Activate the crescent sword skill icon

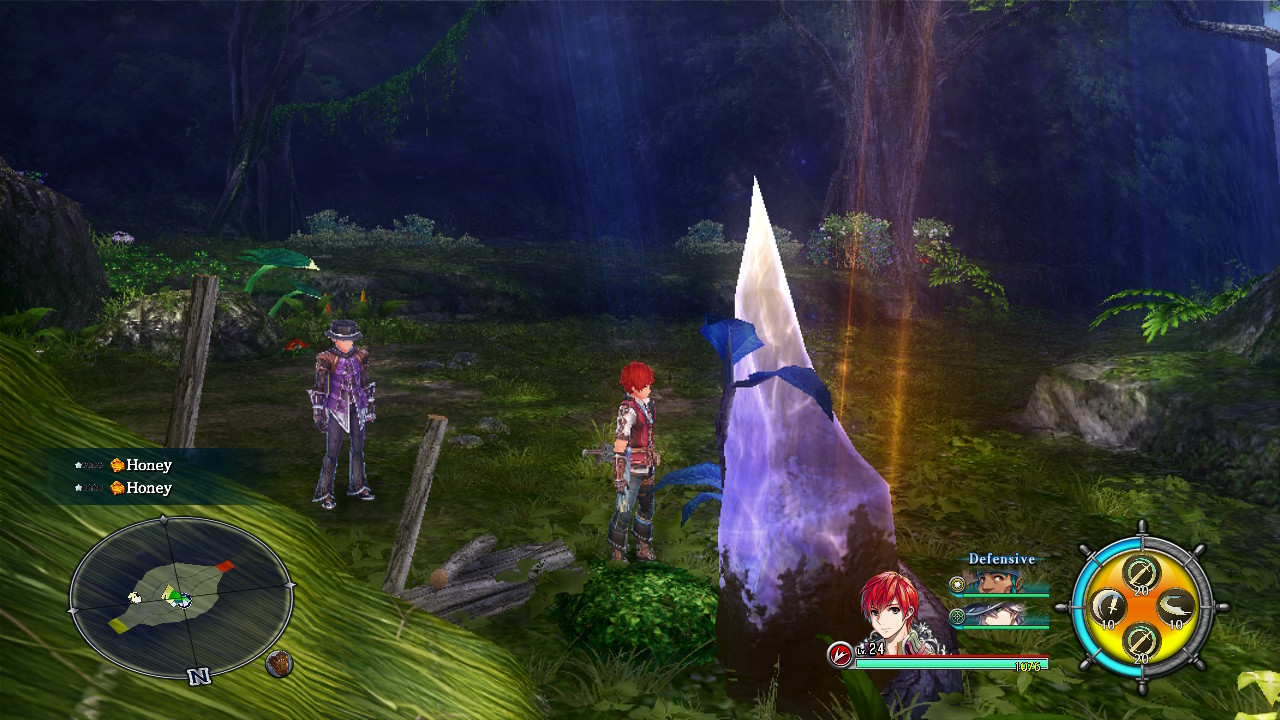pyautogui.click(x=1107, y=605)
